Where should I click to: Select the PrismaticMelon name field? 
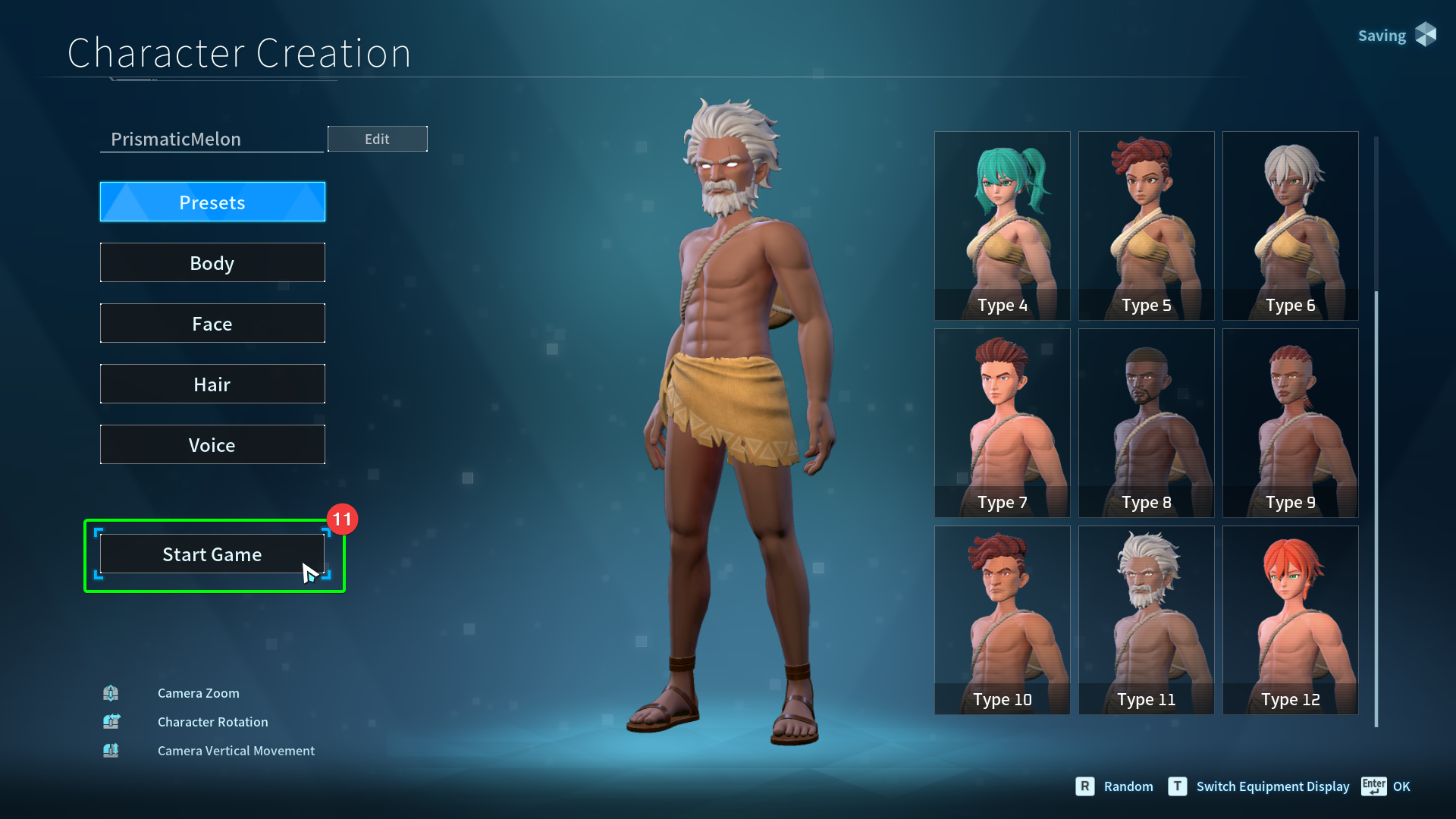(212, 140)
